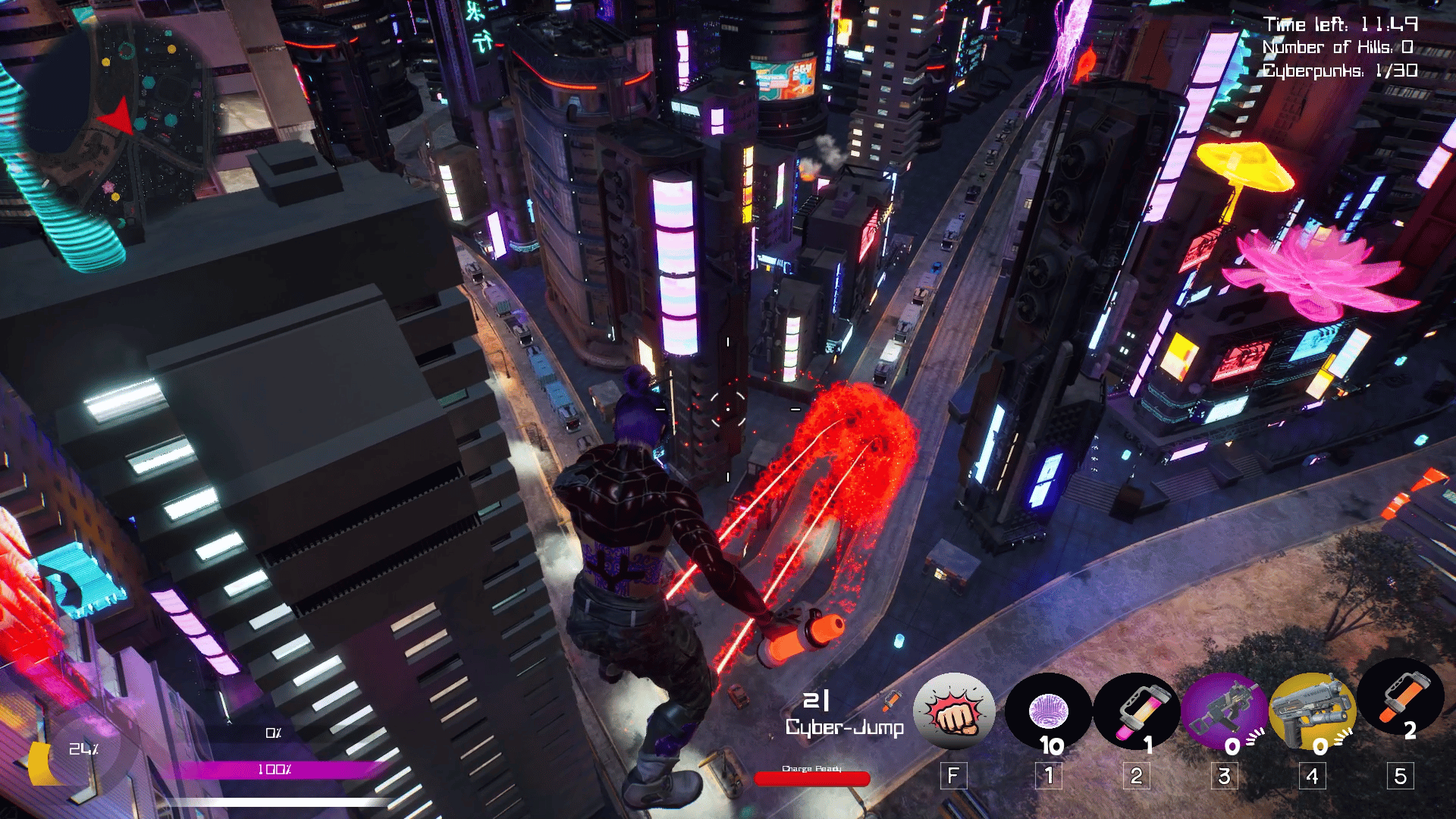This screenshot has width=1456, height=819.
Task: Select the pink canister weapon slot
Action: coord(1136,713)
